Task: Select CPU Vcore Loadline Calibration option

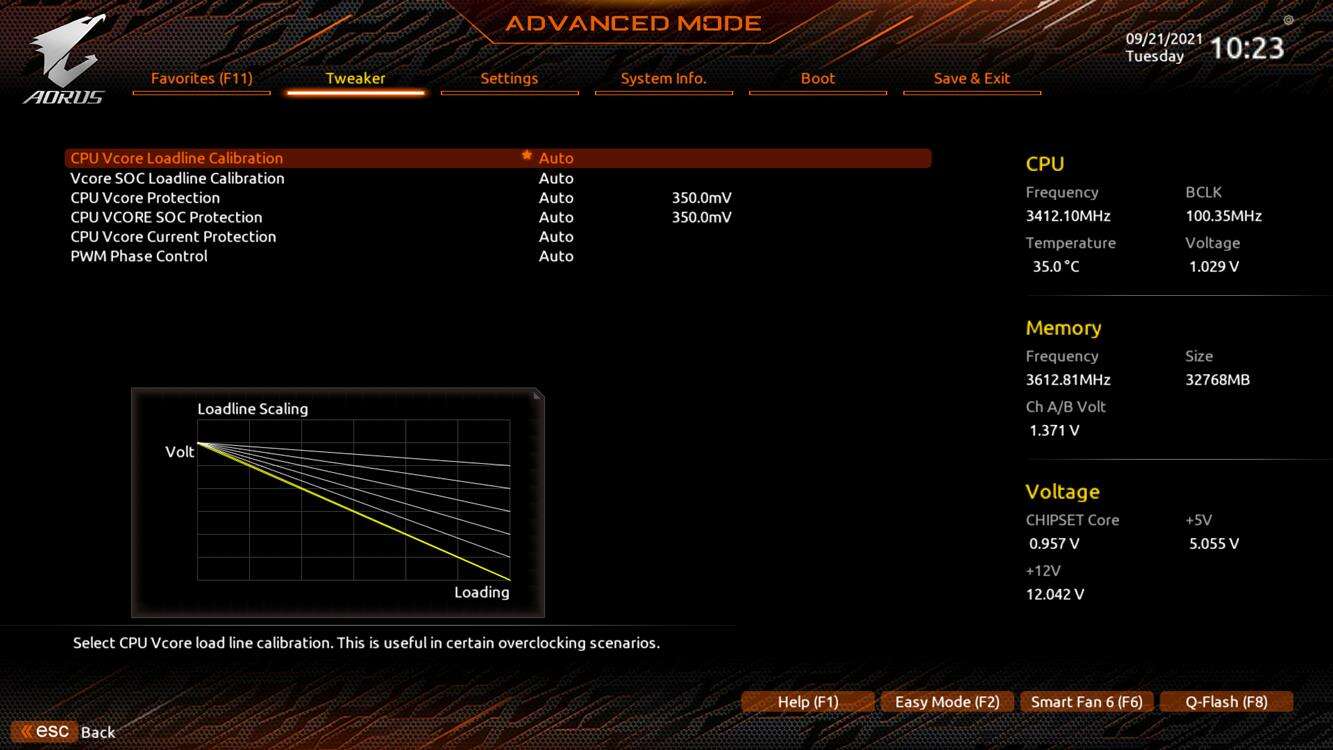Action: (177, 158)
